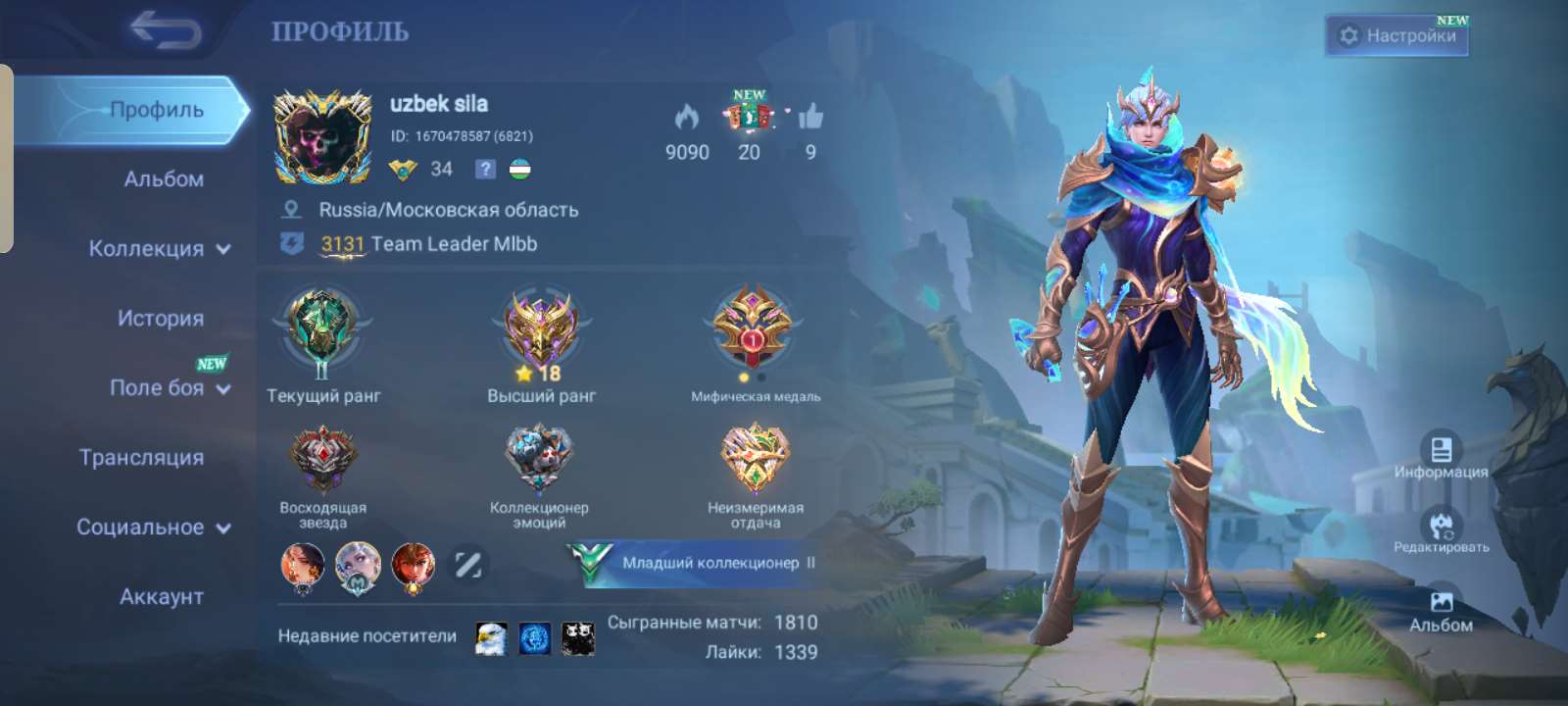View the Неизмеримая отдача achievement
This screenshot has width=1568, height=706.
[755, 456]
